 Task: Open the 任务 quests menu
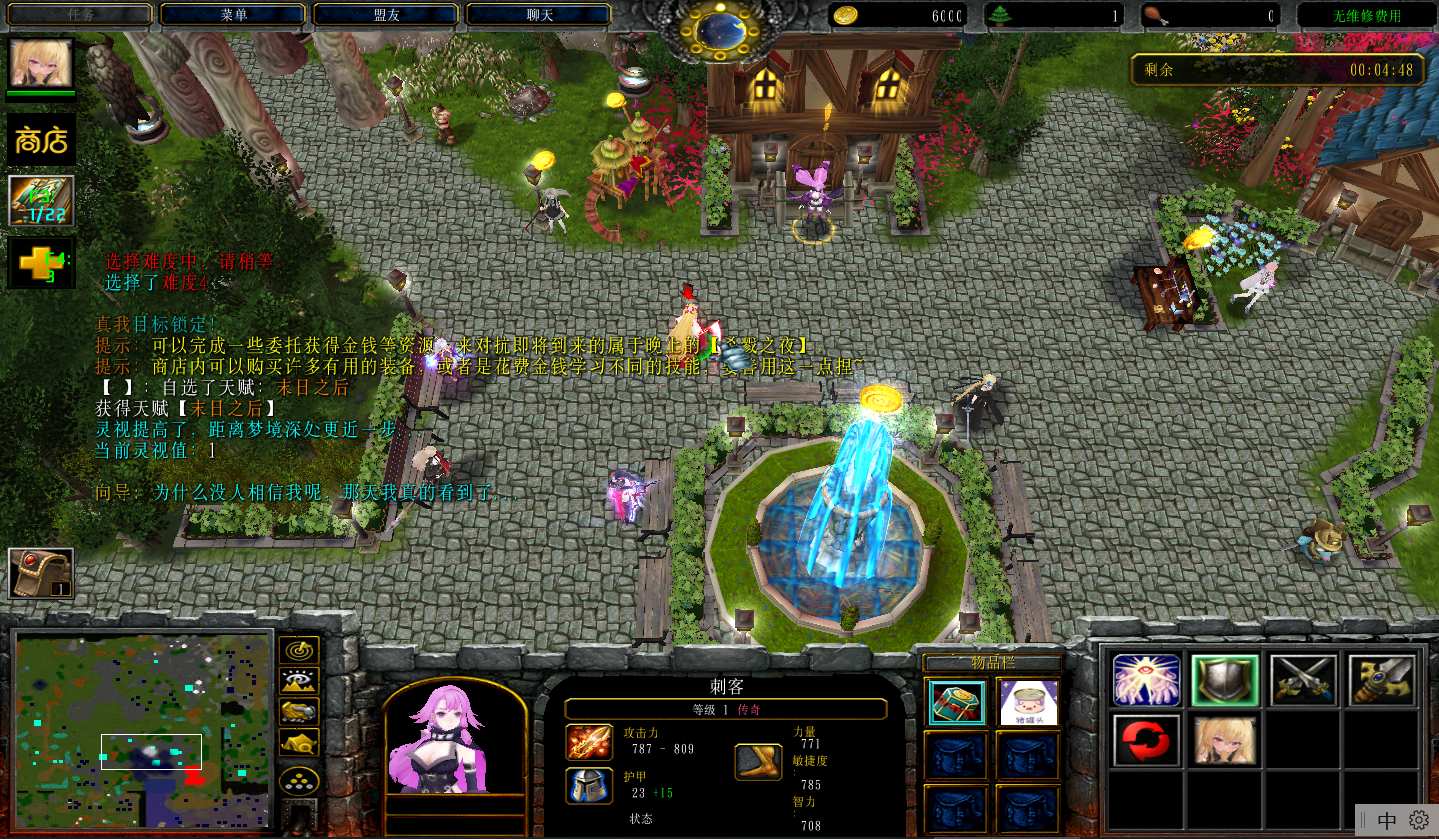(x=80, y=14)
